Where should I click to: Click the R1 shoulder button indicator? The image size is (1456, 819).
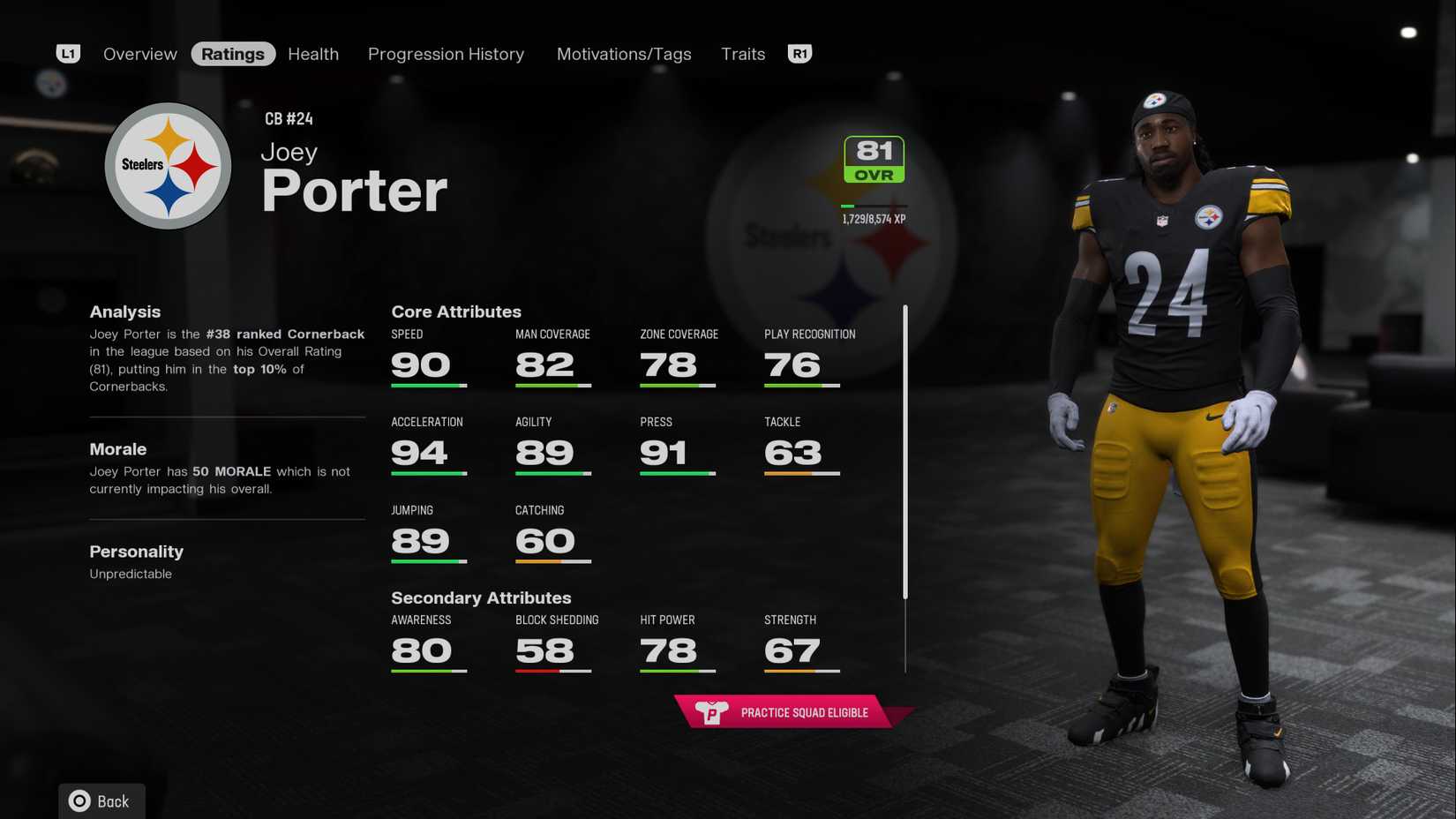point(799,53)
